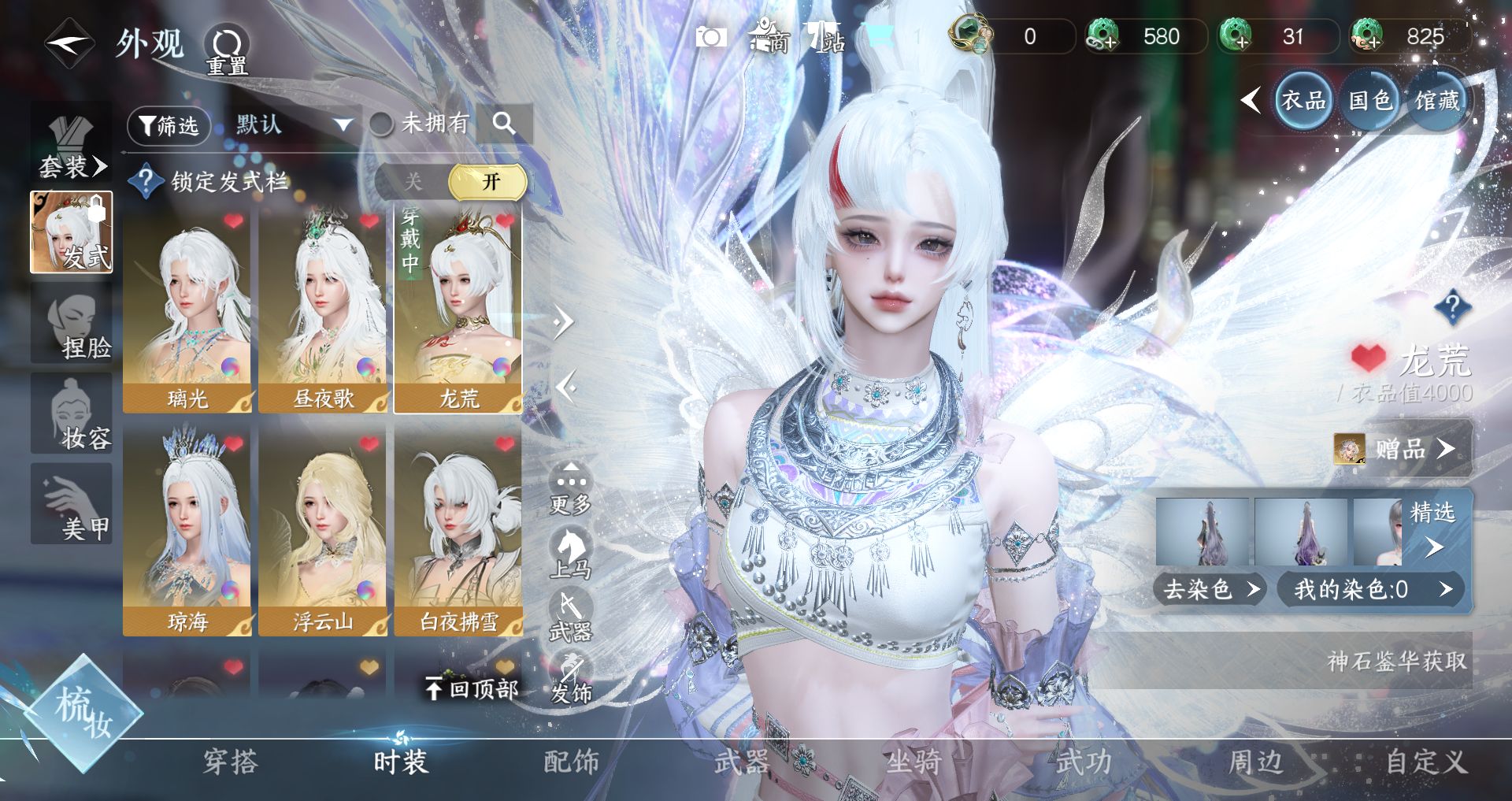This screenshot has height=801, width=1512.
Task: Open the 美甲 nail category
Action: coord(72,504)
